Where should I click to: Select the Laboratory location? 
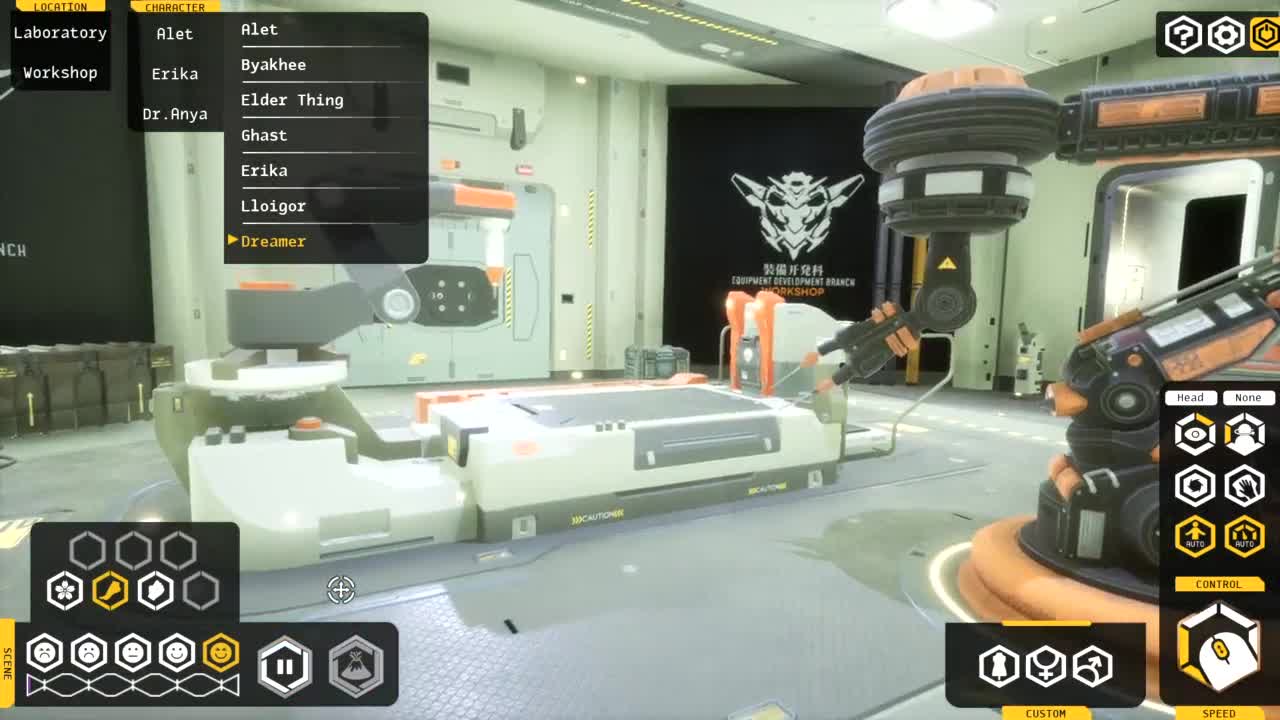[60, 33]
